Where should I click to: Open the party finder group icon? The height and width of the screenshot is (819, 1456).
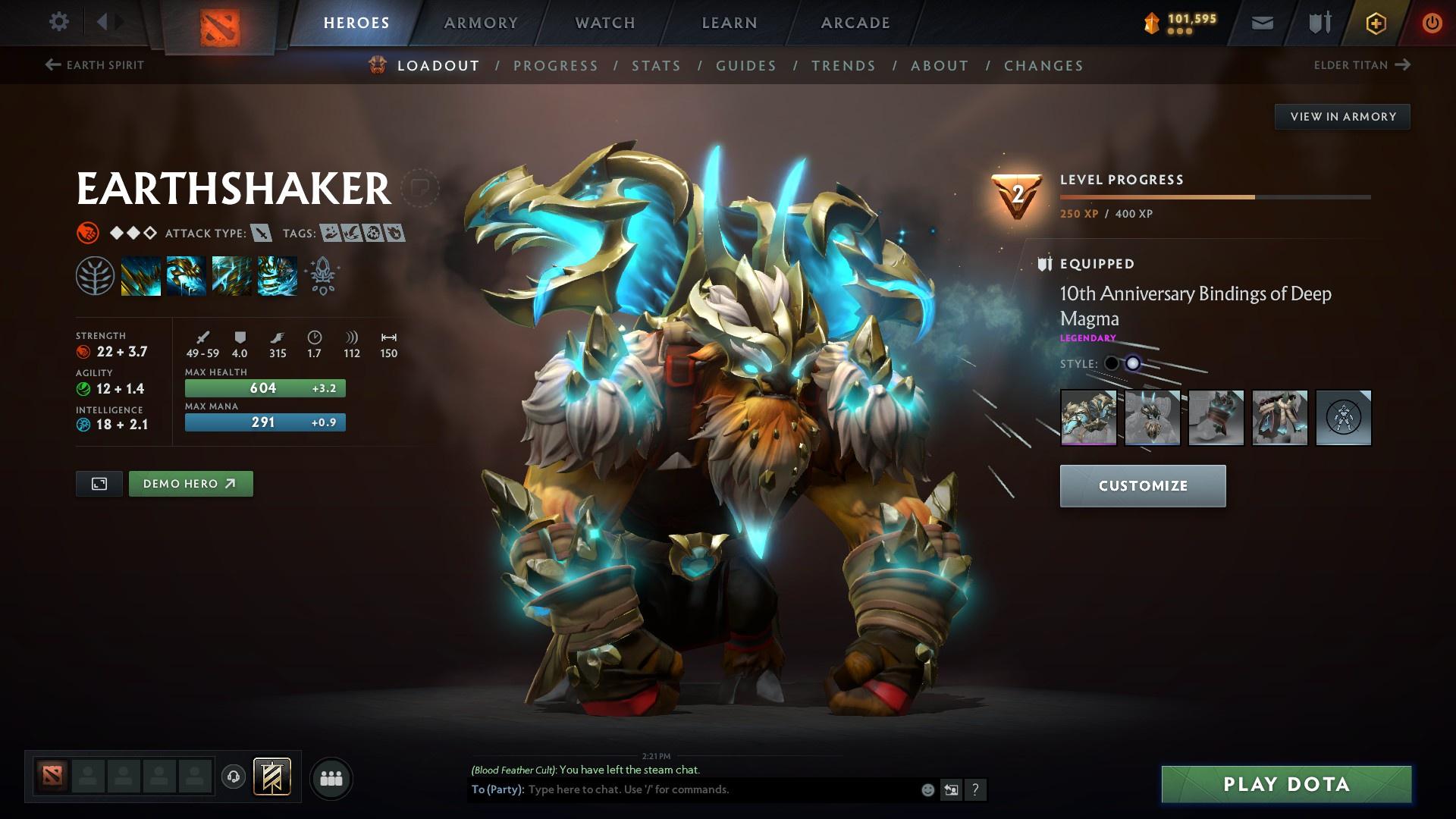331,777
